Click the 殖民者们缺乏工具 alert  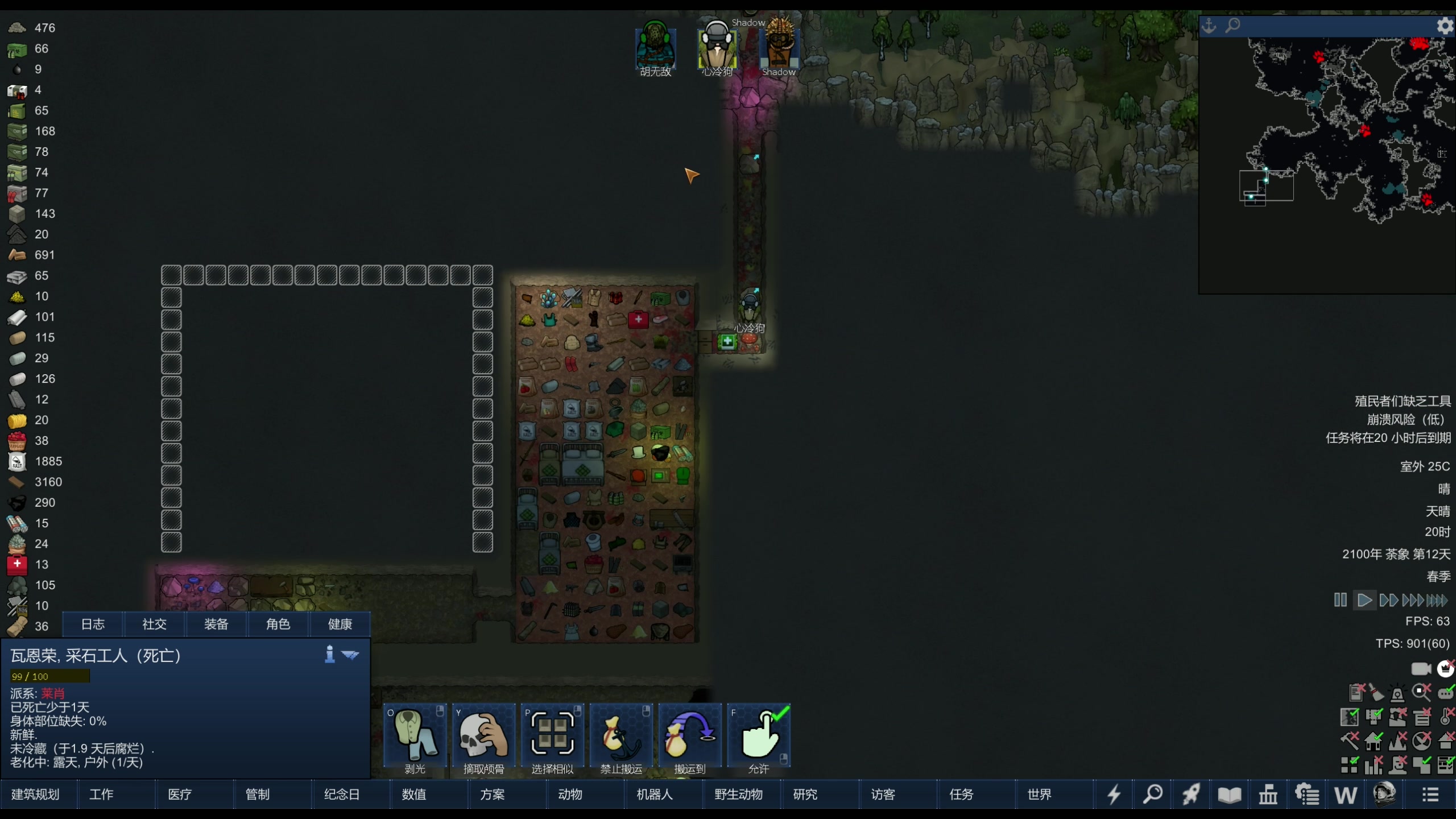[1403, 401]
